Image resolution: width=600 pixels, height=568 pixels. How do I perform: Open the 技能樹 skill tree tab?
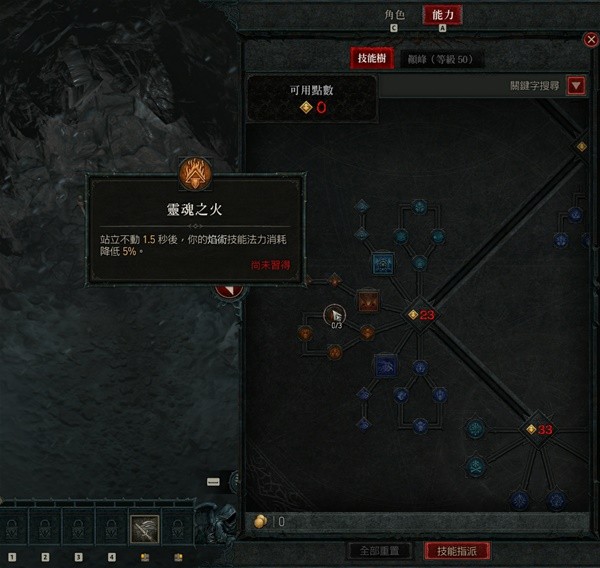pos(371,59)
